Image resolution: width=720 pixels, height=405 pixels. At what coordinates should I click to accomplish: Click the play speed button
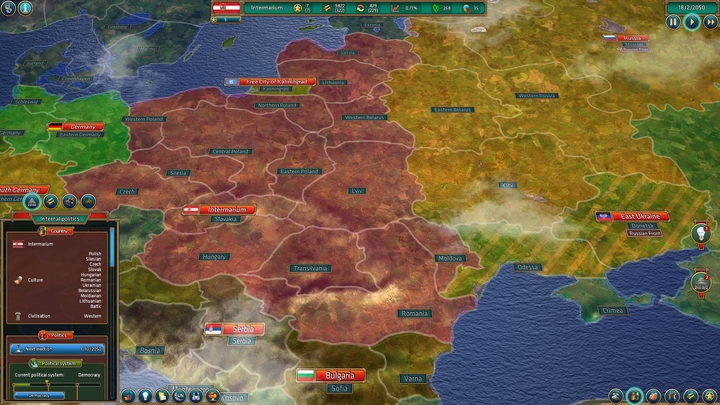coord(691,22)
